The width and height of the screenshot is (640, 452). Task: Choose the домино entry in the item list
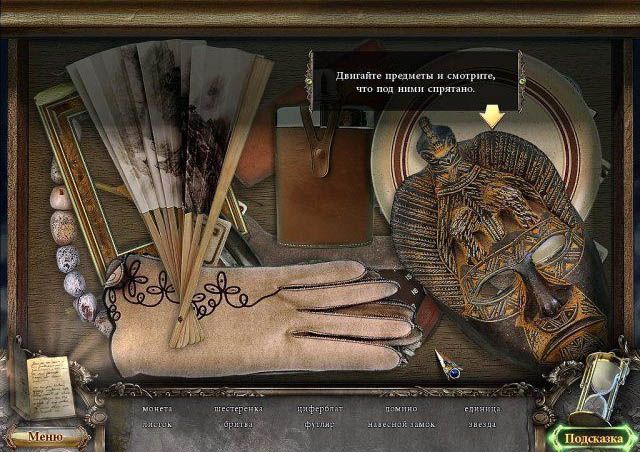(400, 409)
